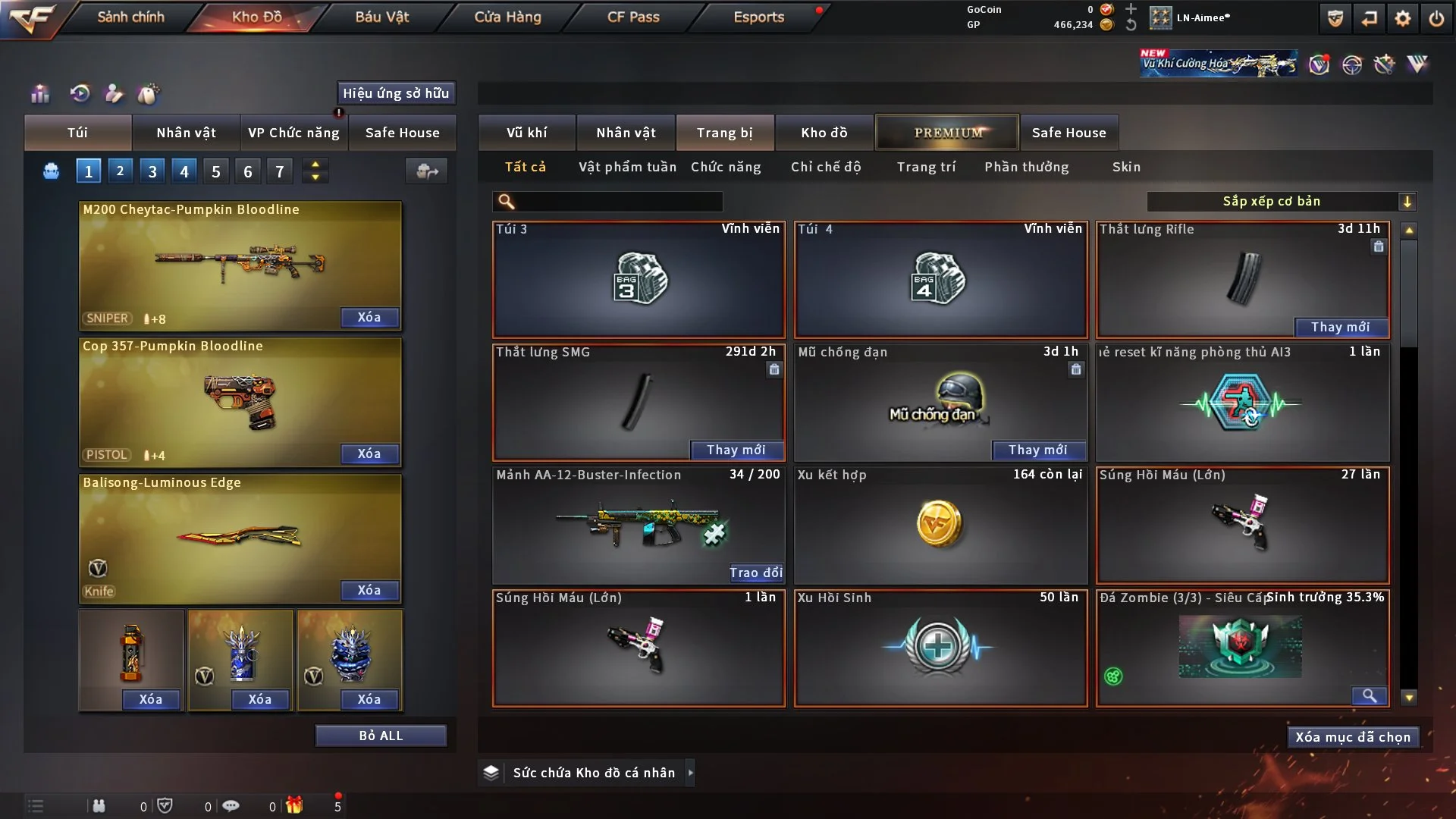Switch to the Vũ khí tab

pyautogui.click(x=526, y=133)
